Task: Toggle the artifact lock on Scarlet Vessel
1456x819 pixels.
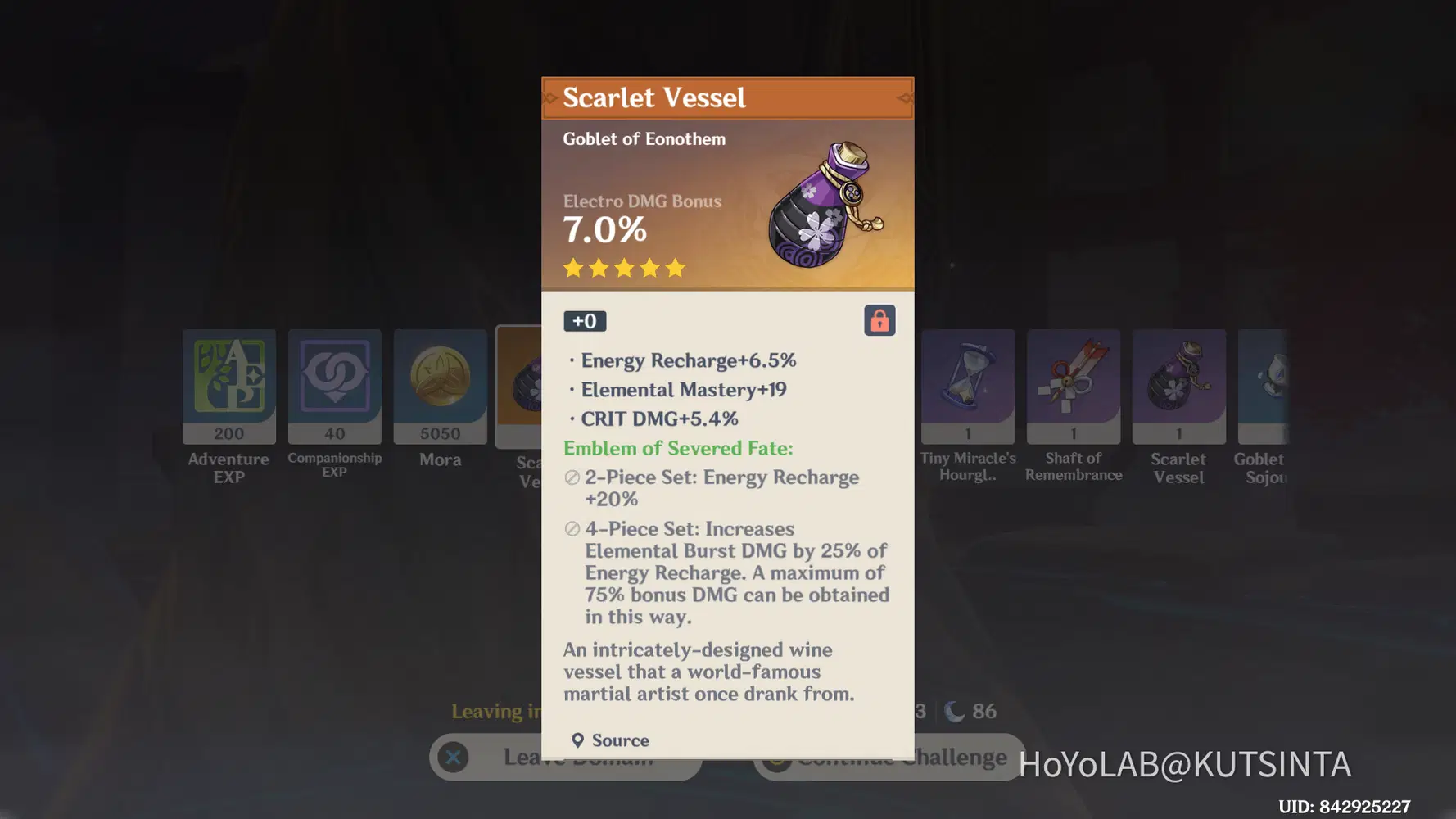Action: click(880, 320)
